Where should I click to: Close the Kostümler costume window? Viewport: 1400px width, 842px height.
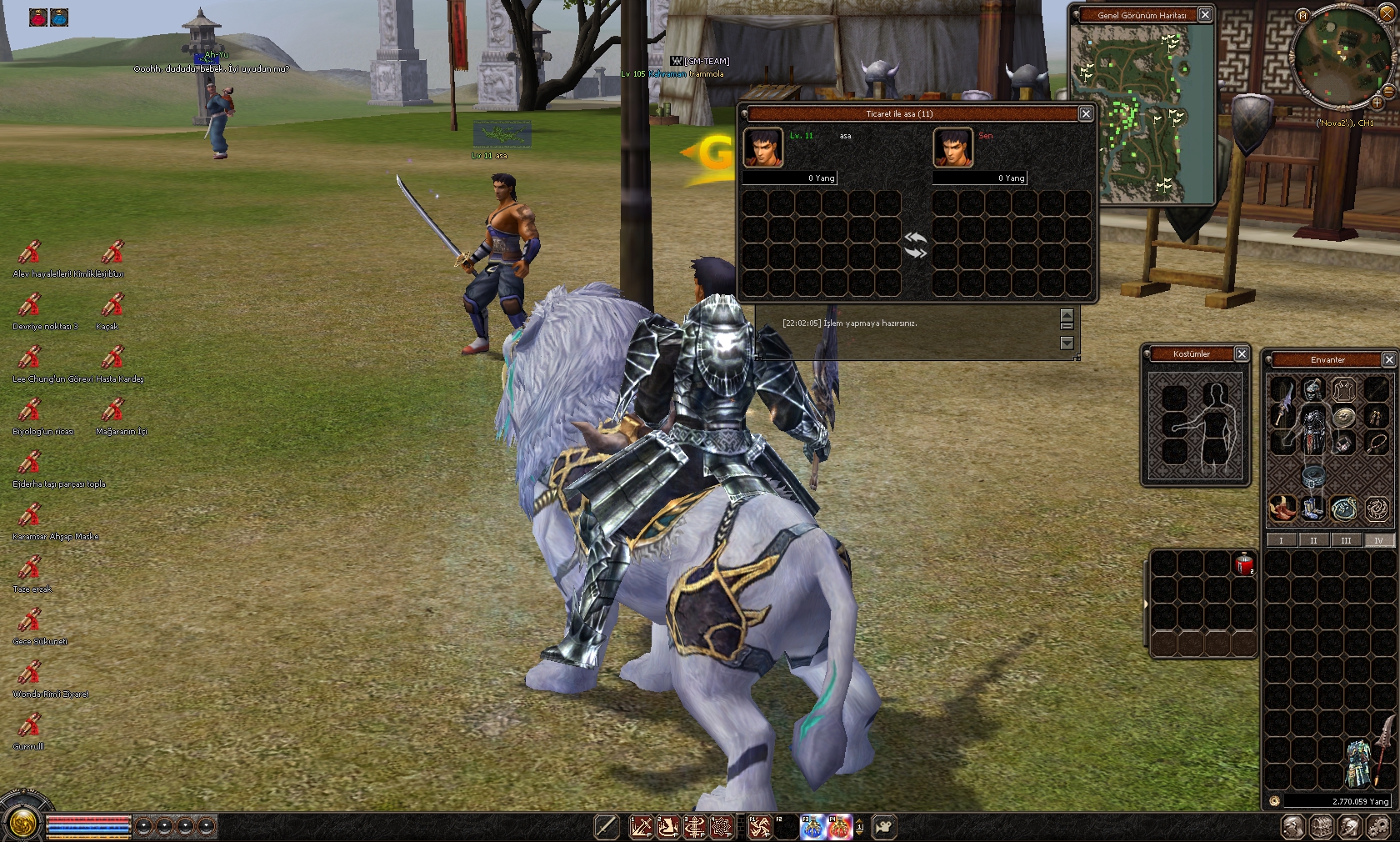click(1242, 354)
